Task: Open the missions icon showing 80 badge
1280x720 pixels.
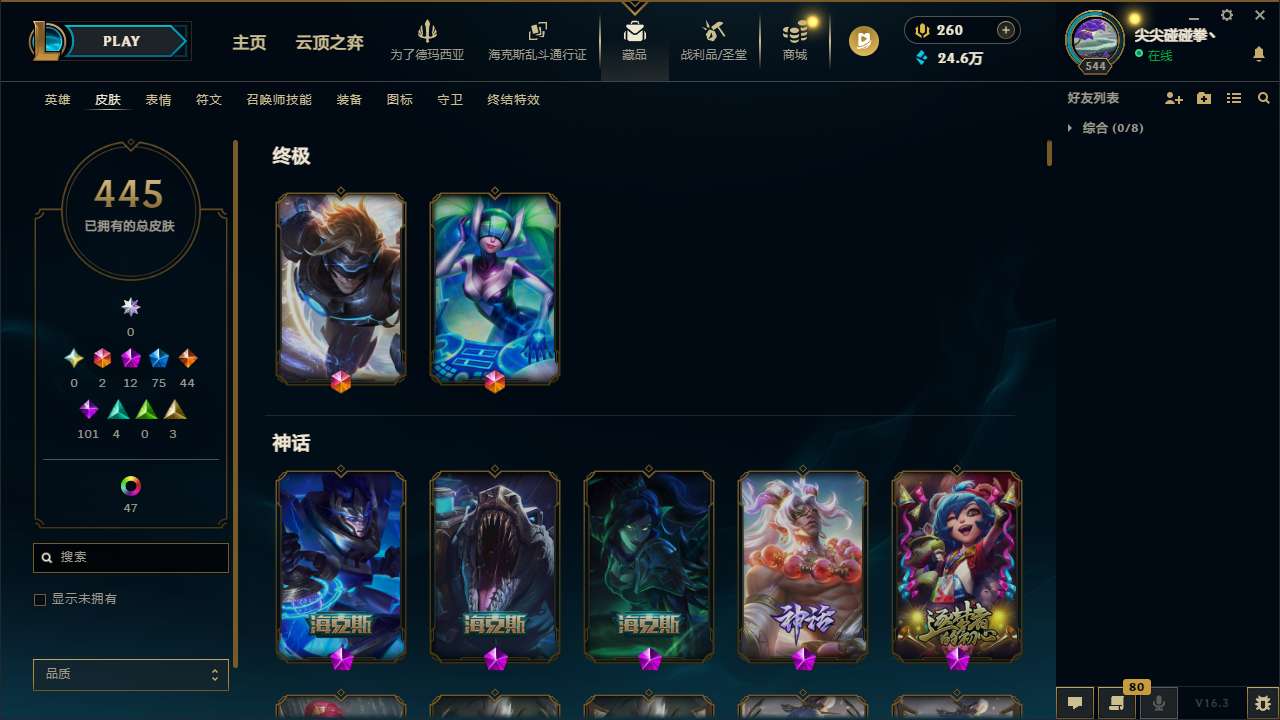Action: tap(1117, 703)
